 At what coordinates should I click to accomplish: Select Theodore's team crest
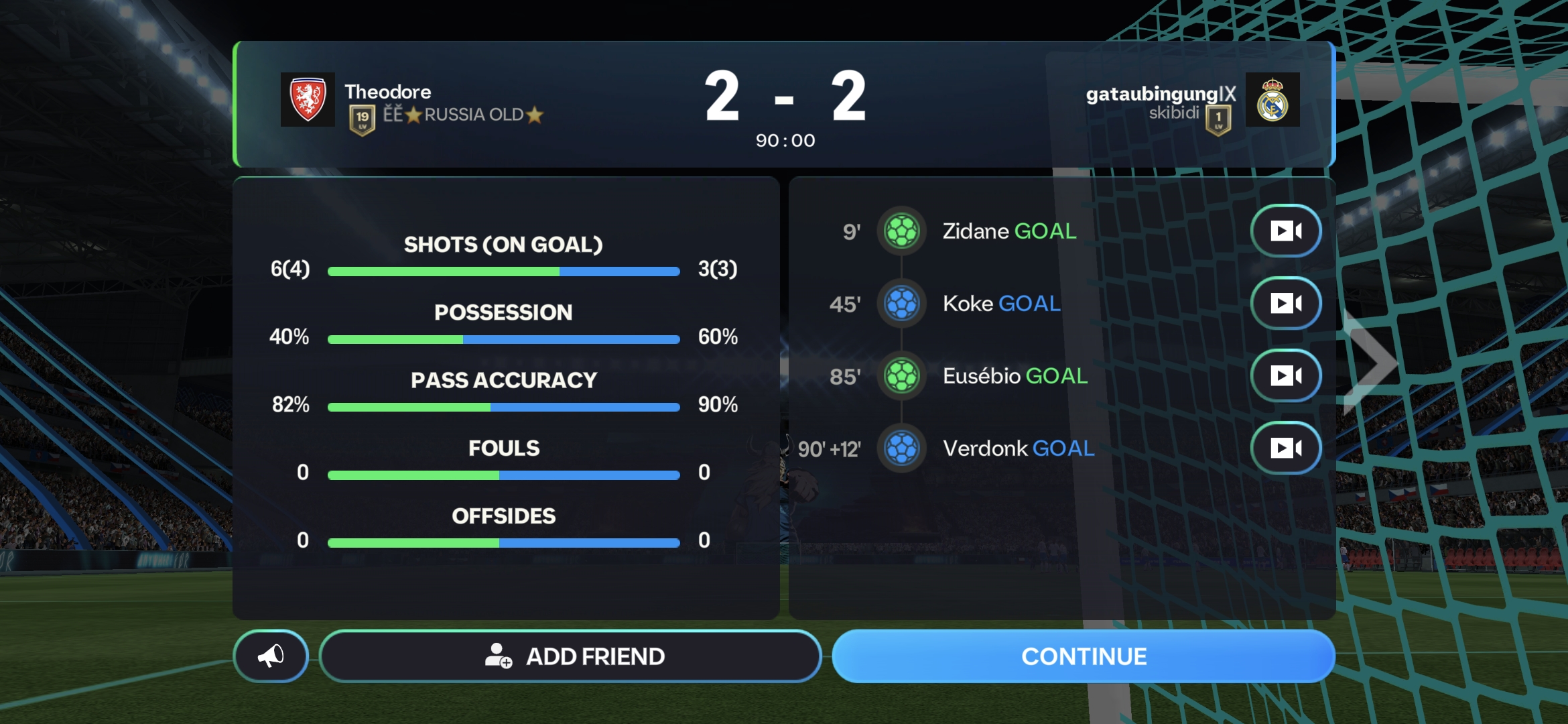(308, 100)
